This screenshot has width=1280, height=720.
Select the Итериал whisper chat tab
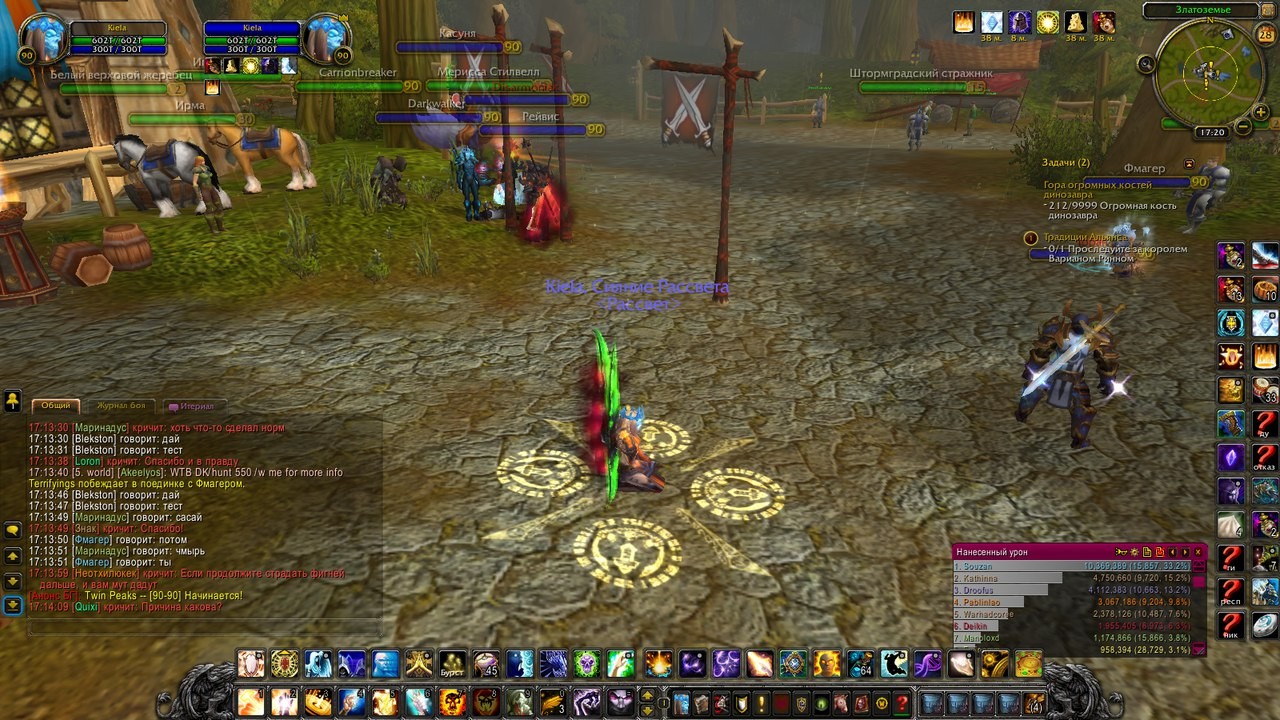tap(190, 406)
